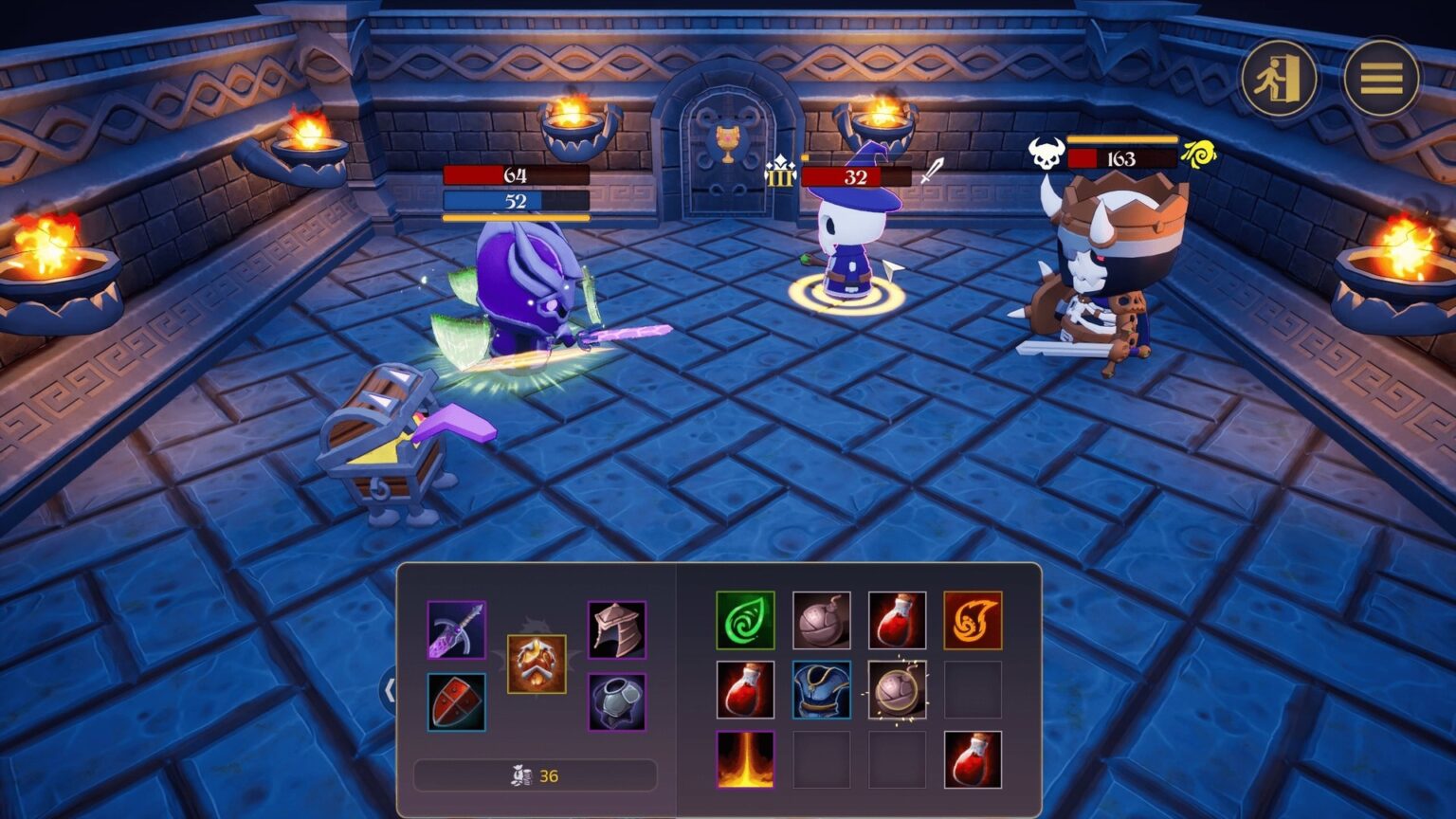Activate the orange fire swirl rune
The image size is (1456, 819).
tap(973, 620)
